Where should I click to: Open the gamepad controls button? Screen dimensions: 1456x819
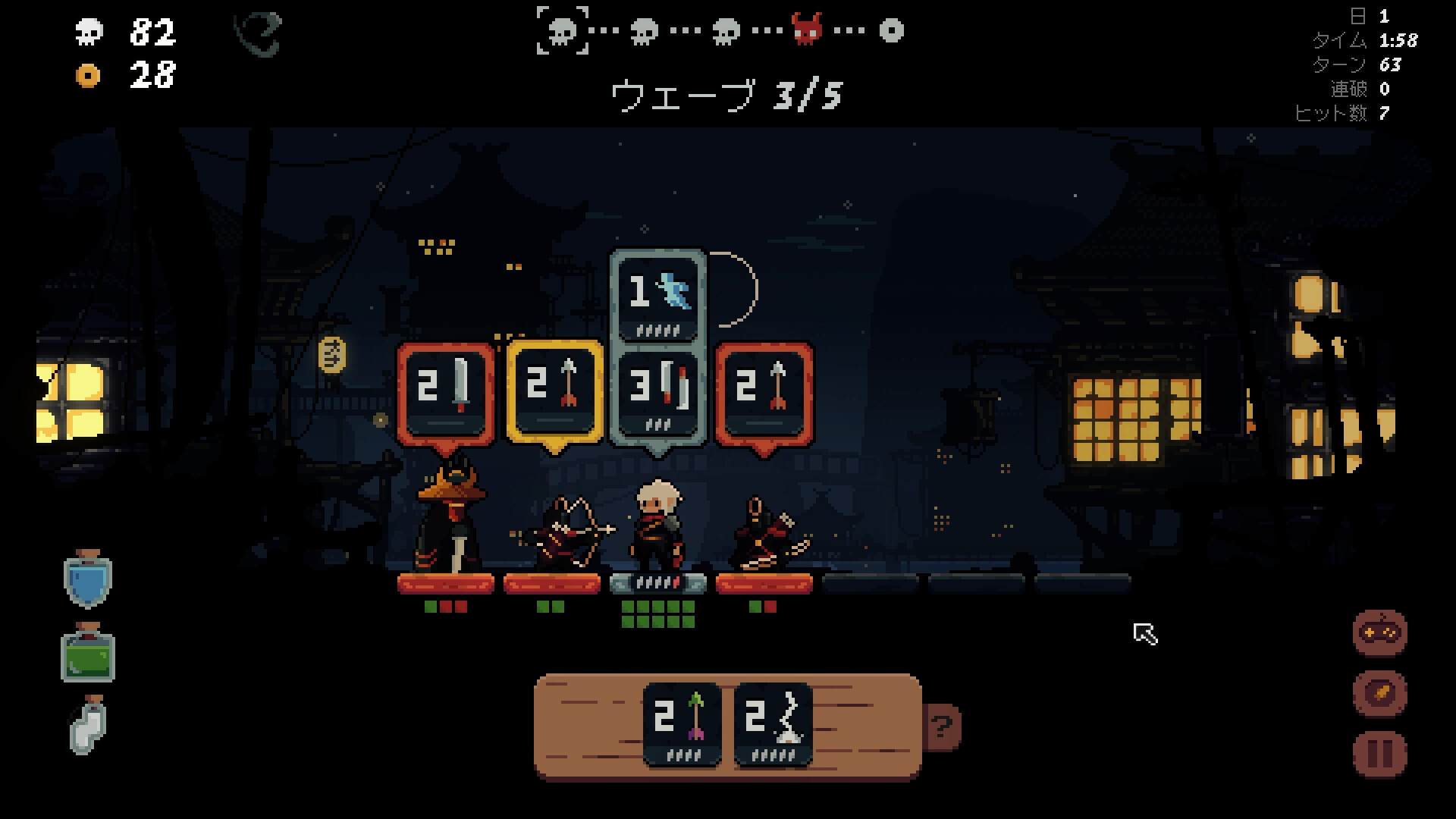coord(1379,632)
